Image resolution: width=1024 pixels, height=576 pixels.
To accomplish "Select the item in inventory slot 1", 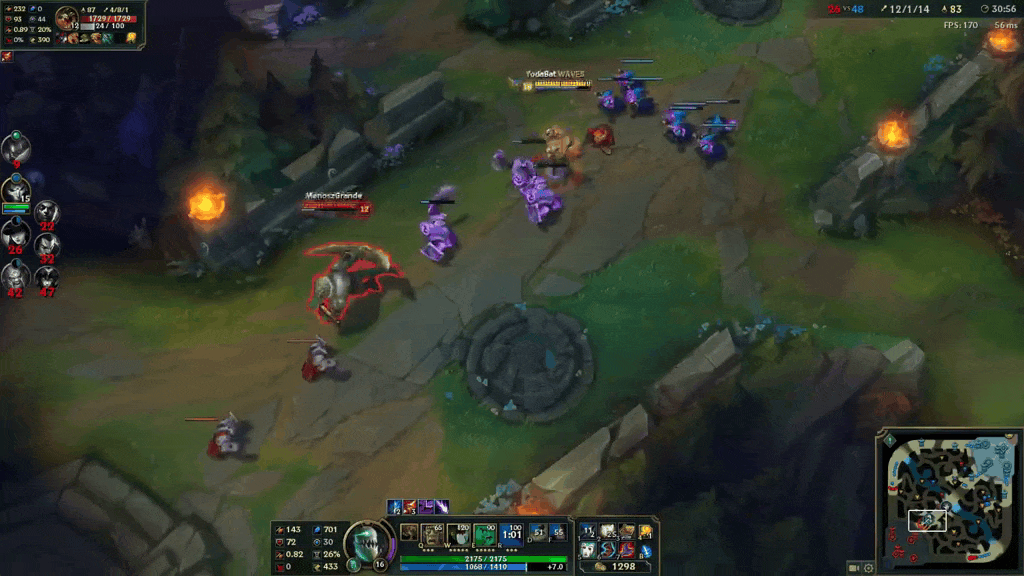I will (x=588, y=531).
